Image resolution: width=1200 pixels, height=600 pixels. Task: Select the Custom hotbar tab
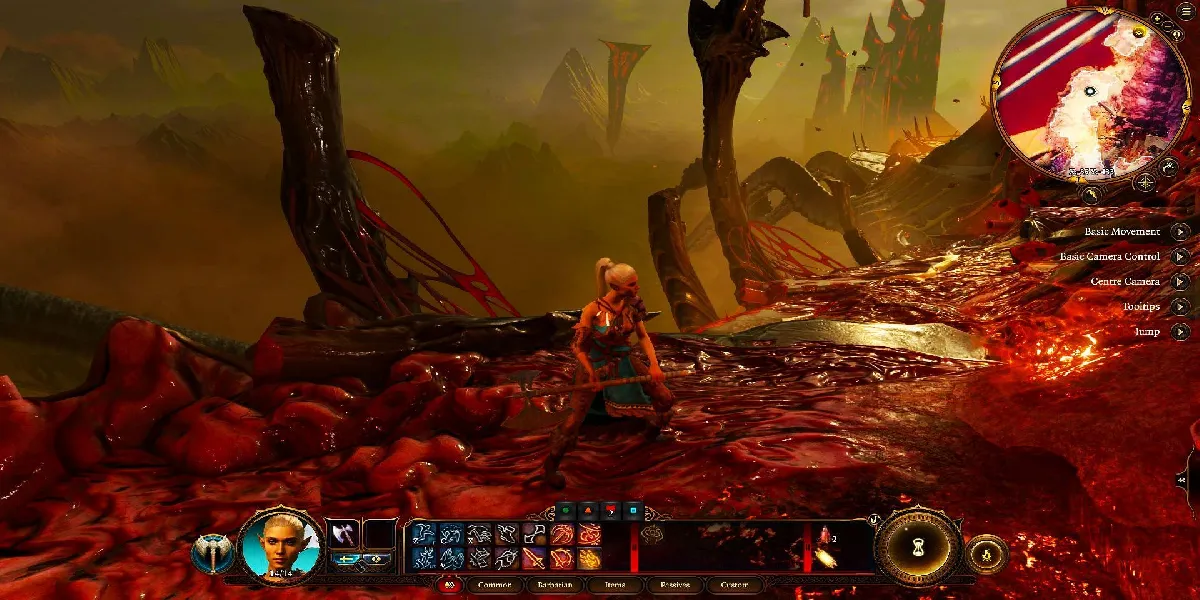click(x=735, y=585)
